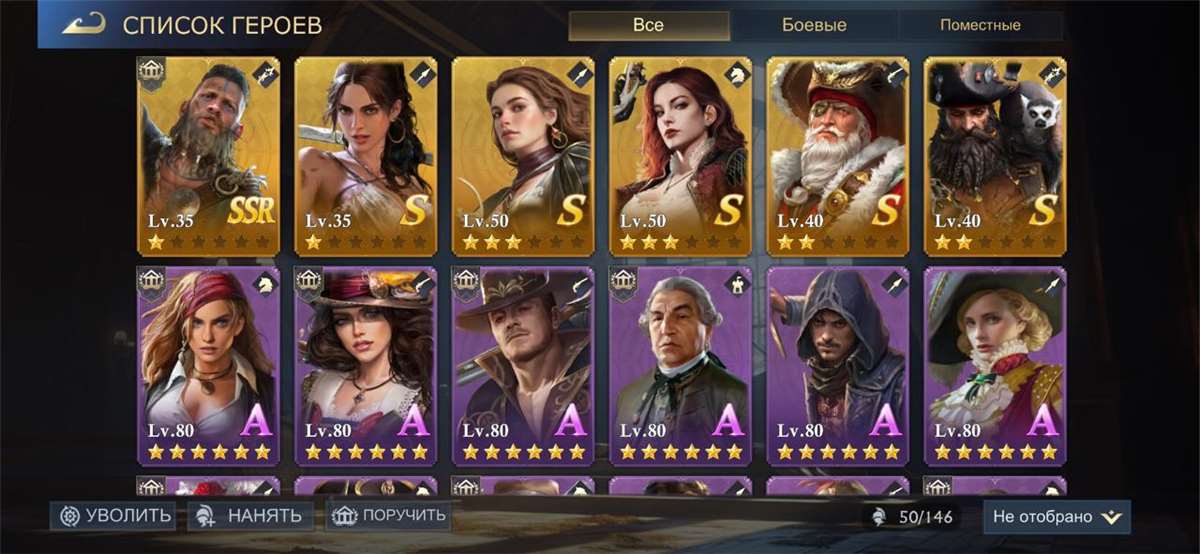
Task: Switch to the Все tab
Action: 648,26
